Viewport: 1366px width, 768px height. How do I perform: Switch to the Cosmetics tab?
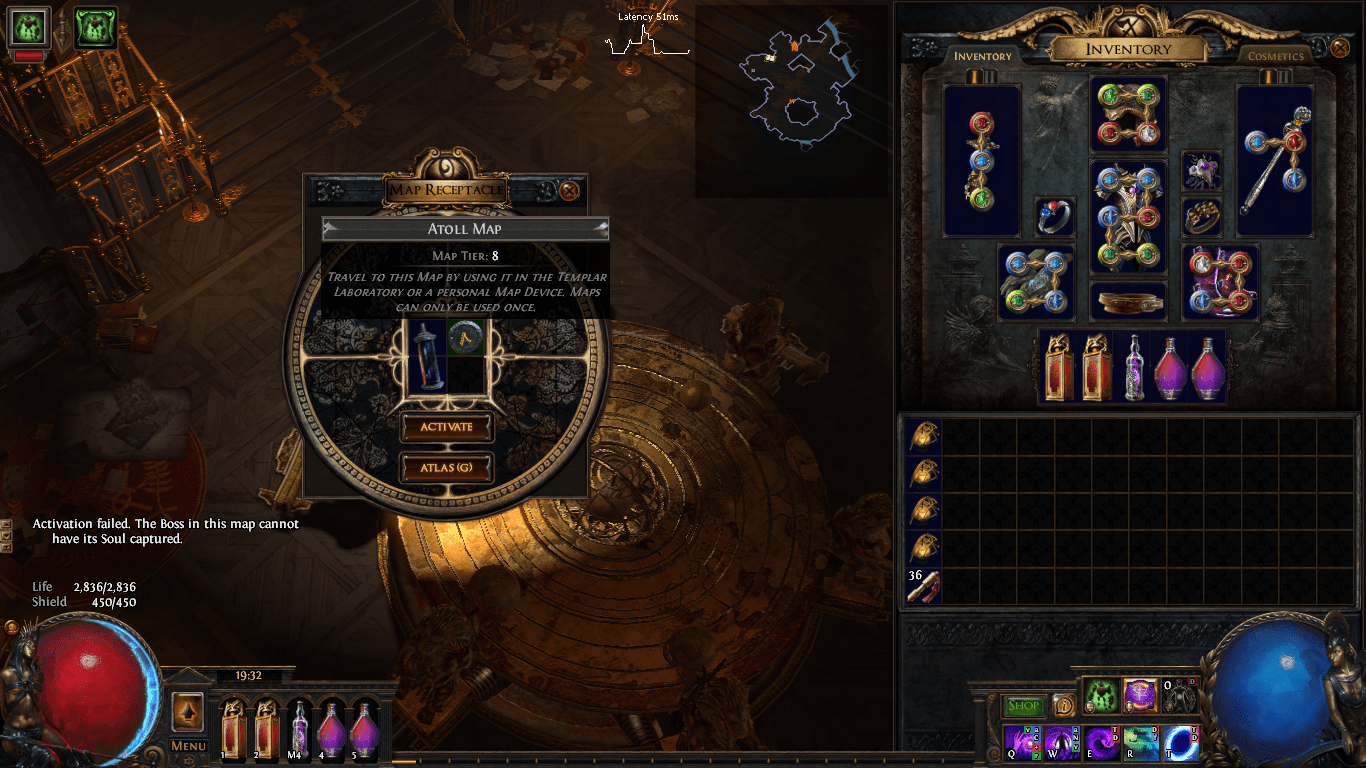(x=1275, y=57)
